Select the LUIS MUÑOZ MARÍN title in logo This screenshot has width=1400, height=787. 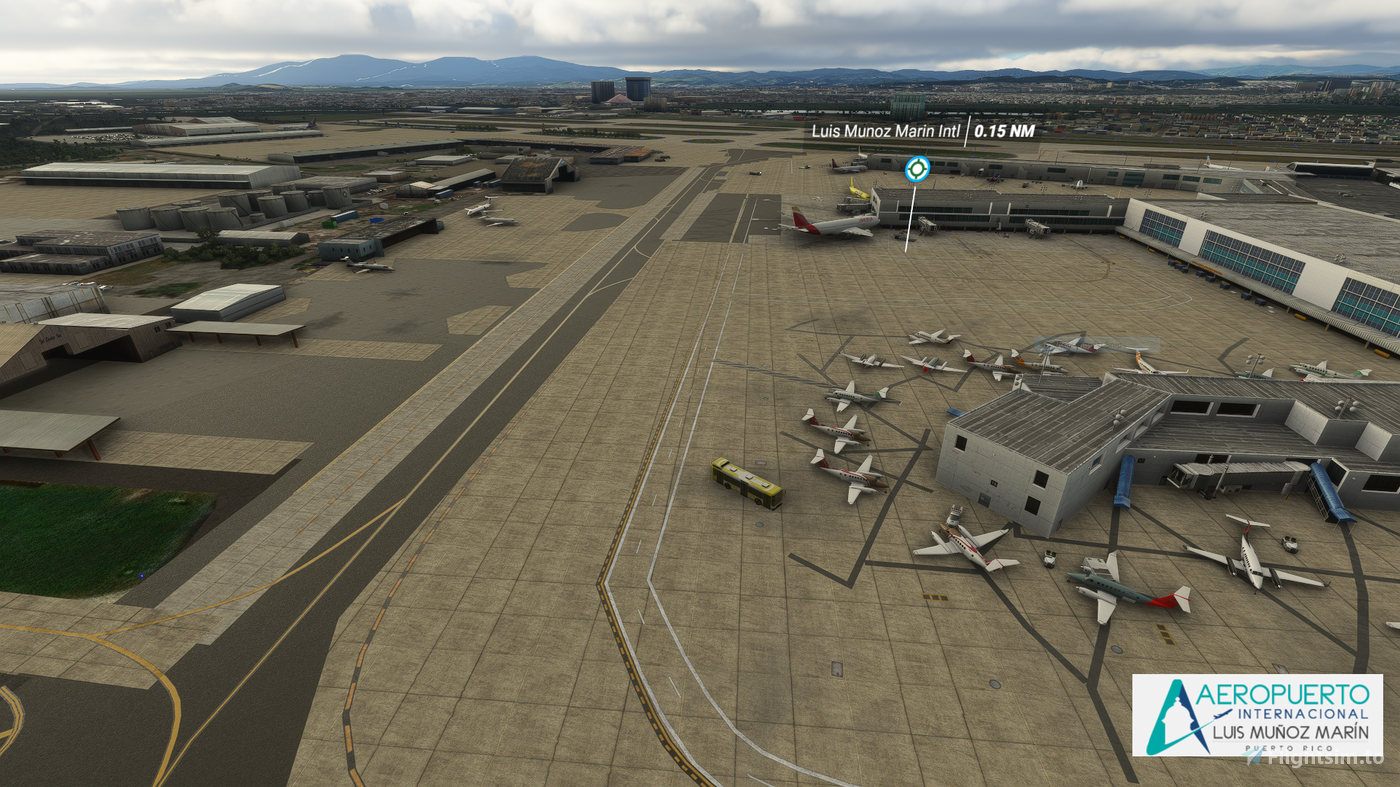pyautogui.click(x=1290, y=732)
